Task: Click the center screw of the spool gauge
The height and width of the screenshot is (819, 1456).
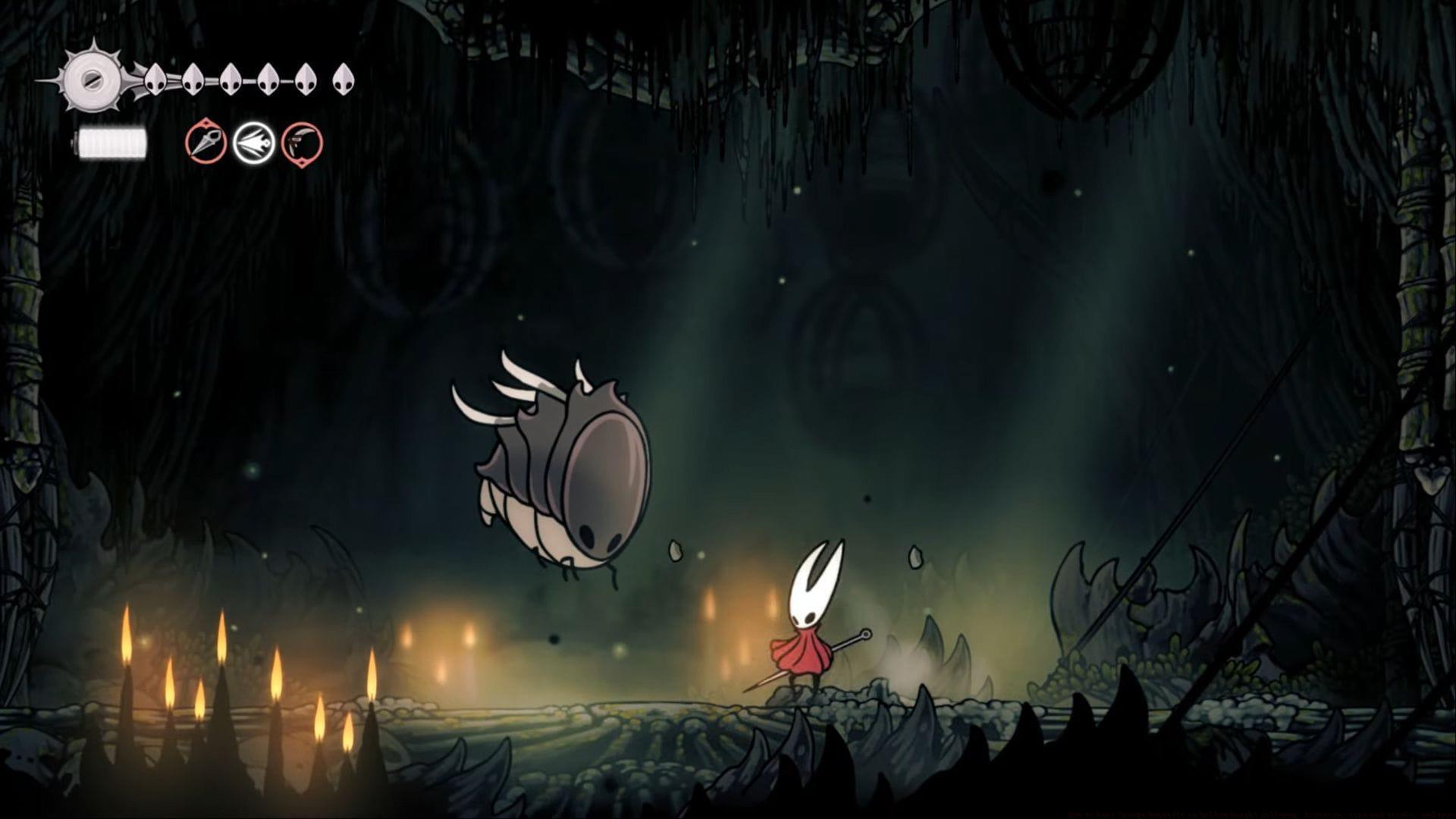Action: (93, 80)
